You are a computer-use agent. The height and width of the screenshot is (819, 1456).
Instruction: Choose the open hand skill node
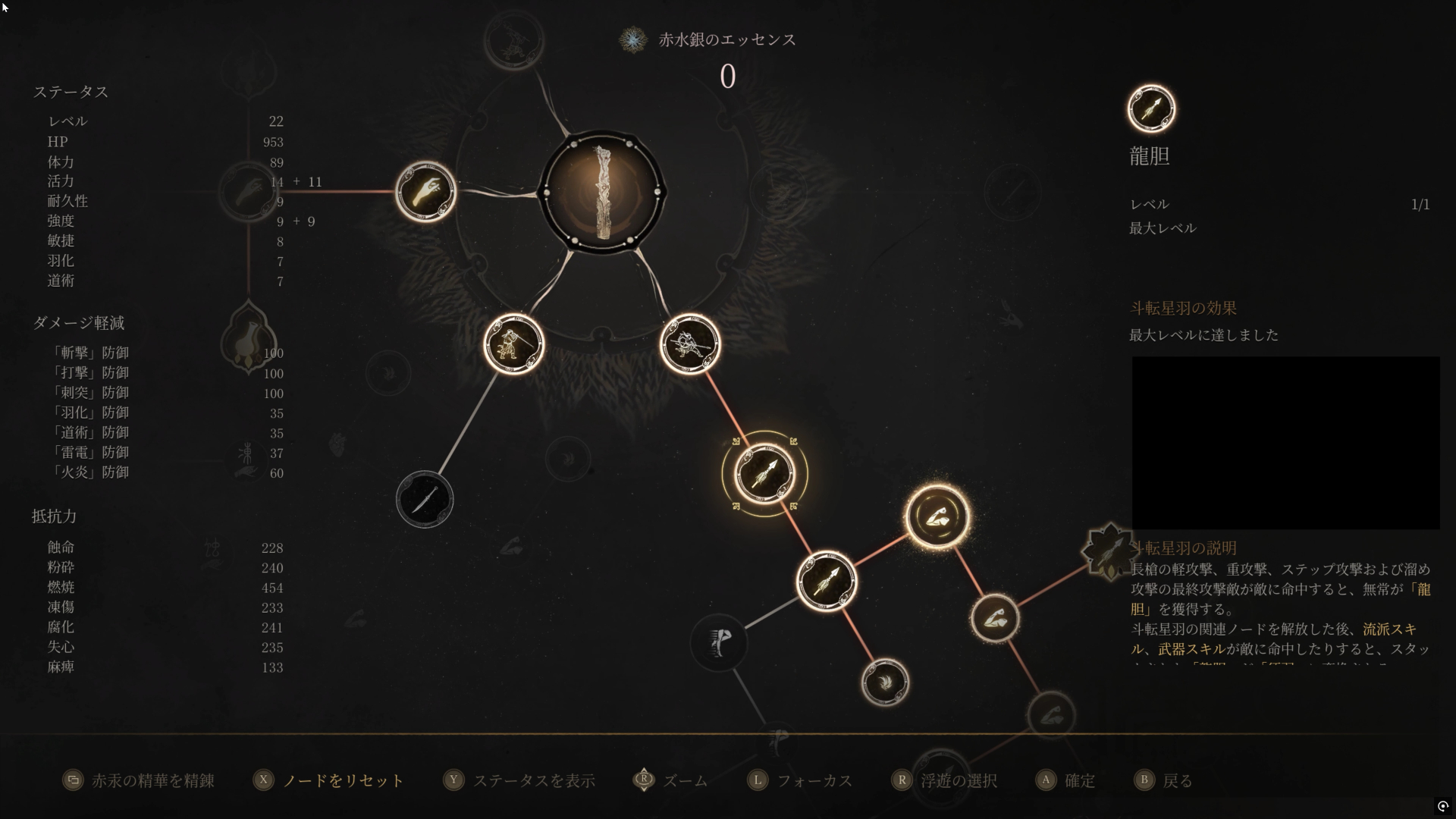(x=425, y=191)
